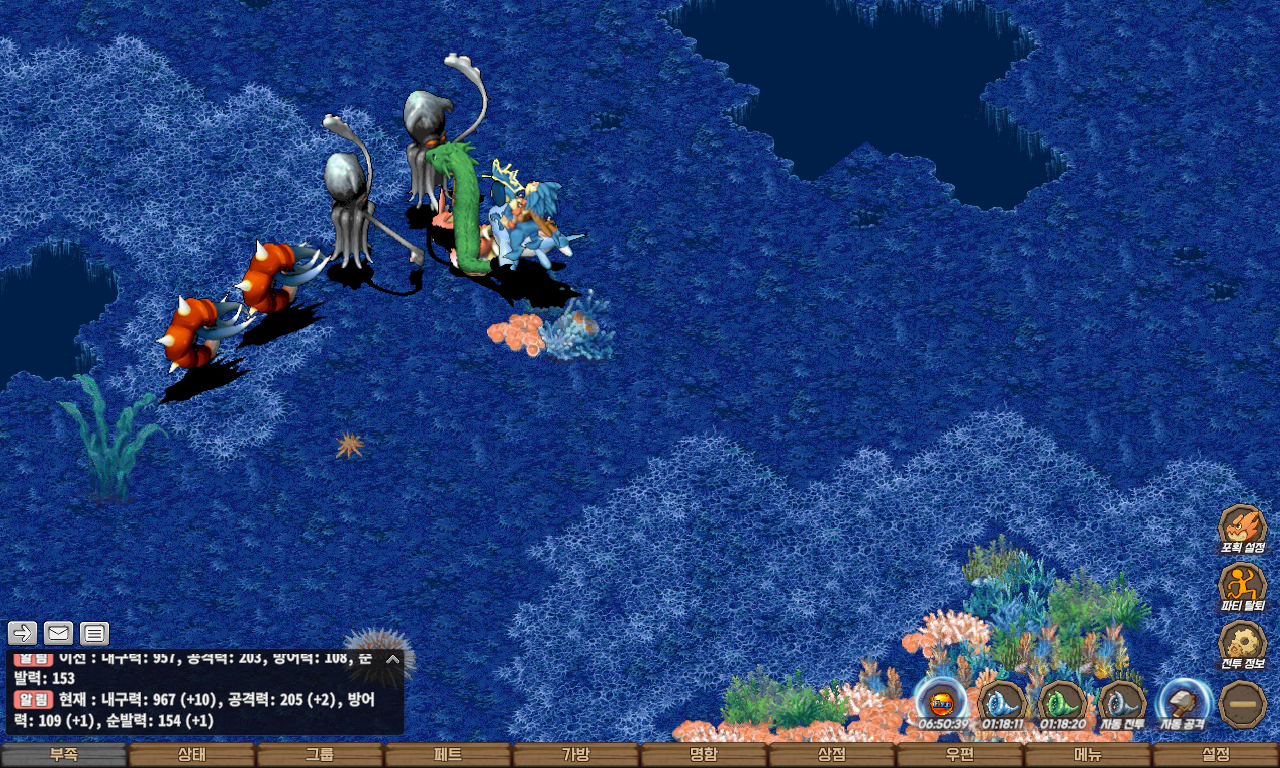The height and width of the screenshot is (768, 1280).
Task: Open the 상점 (shop) menu
Action: pyautogui.click(x=832, y=755)
